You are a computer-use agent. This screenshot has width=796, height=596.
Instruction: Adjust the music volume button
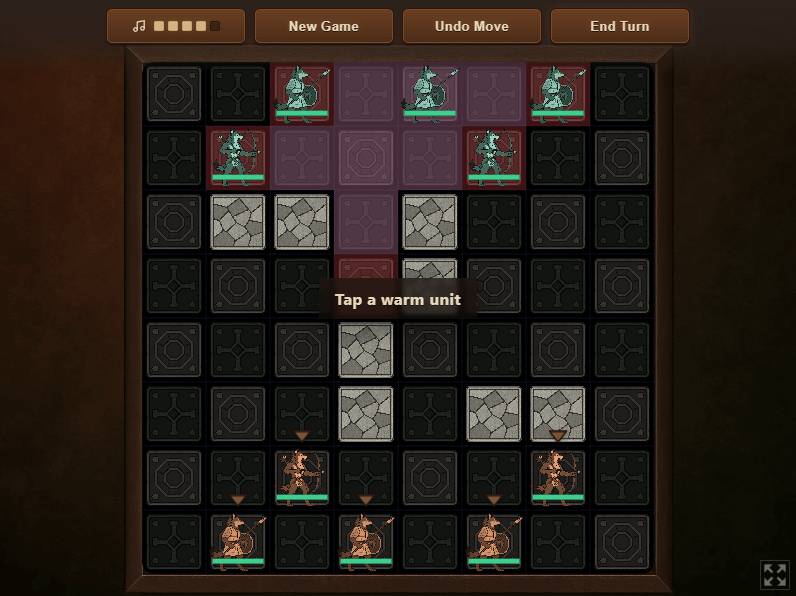176,27
